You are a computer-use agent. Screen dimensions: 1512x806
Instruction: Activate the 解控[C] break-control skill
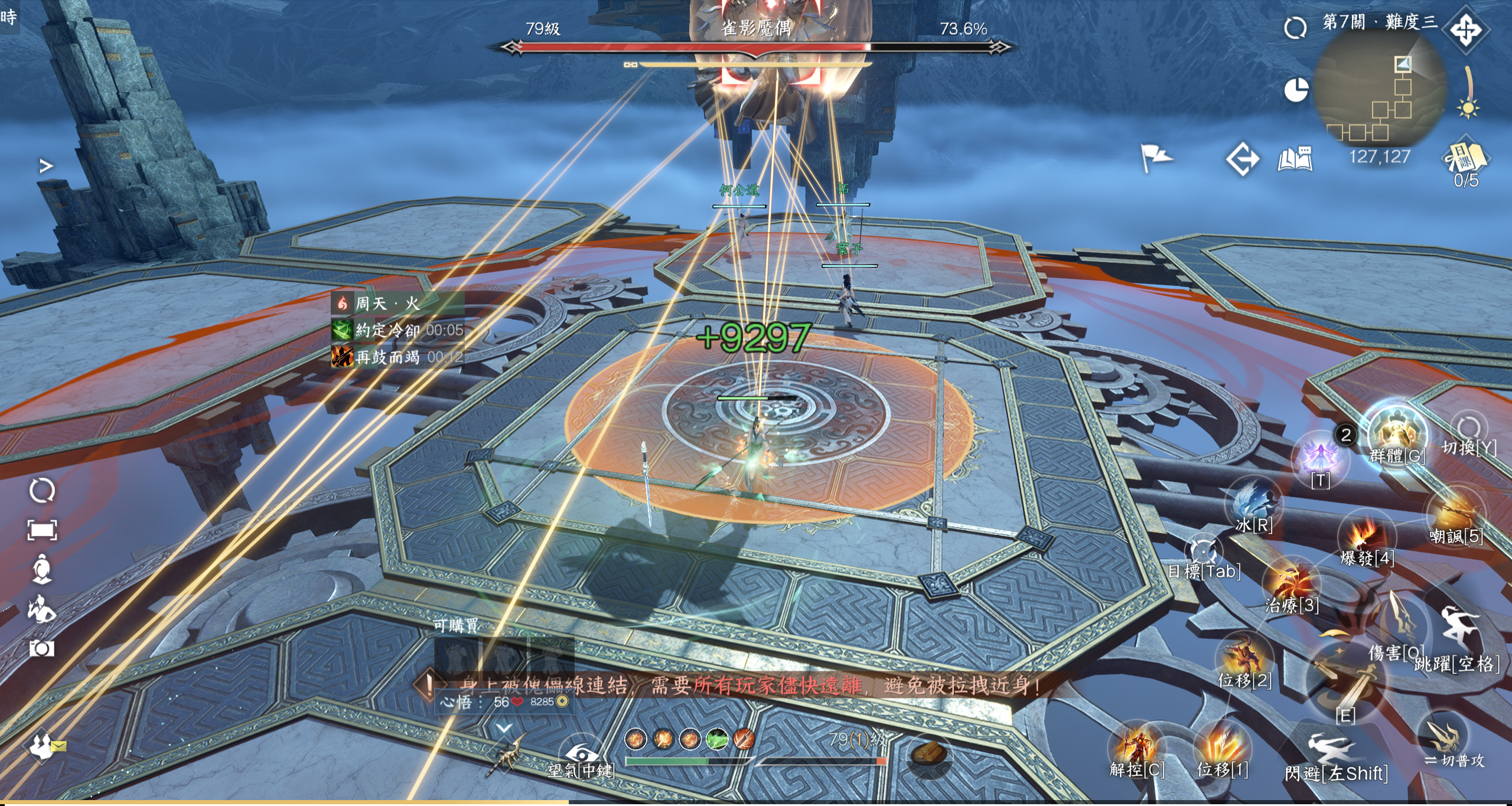coord(1136,747)
